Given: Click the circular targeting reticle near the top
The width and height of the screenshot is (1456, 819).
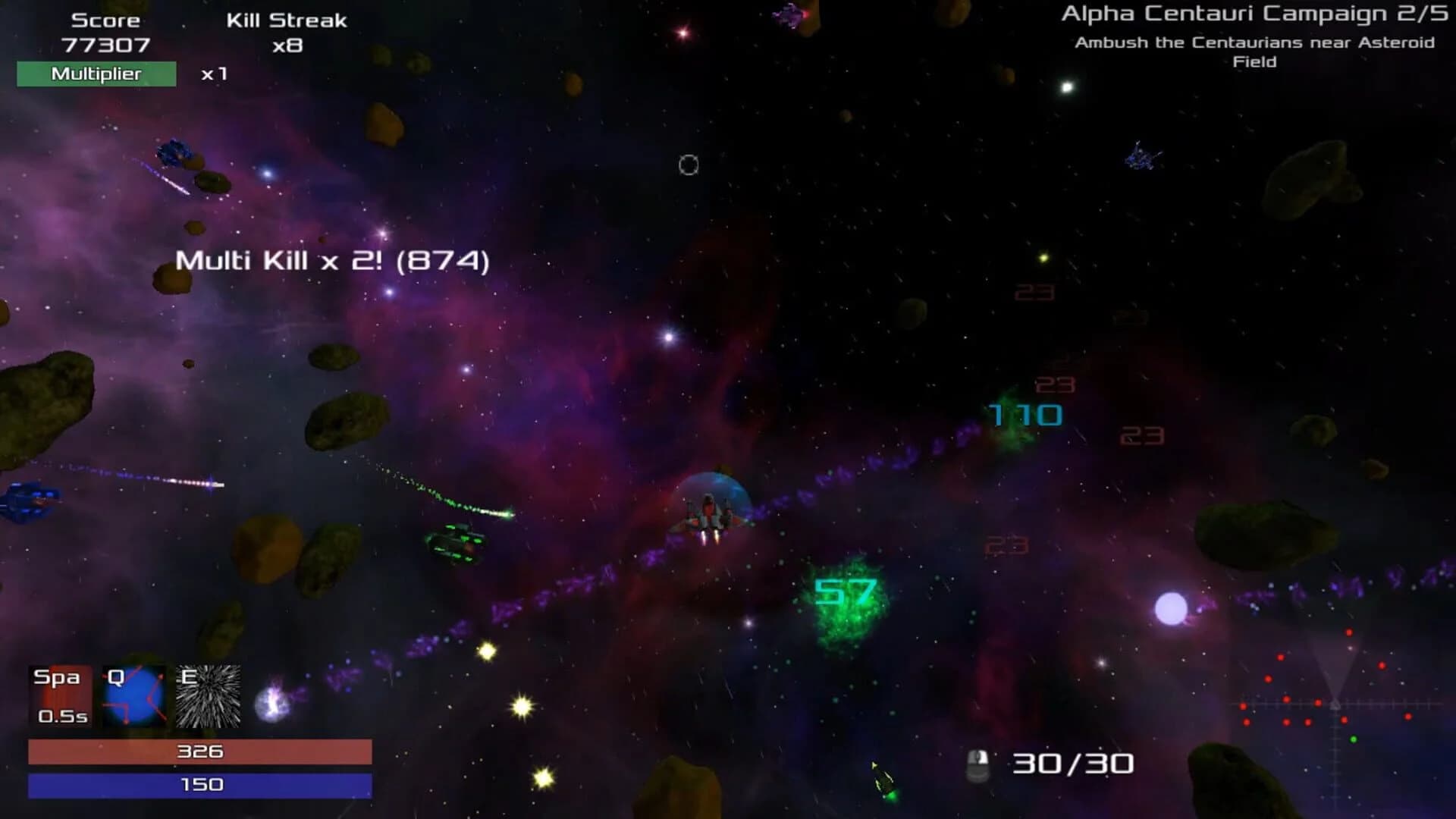Looking at the screenshot, I should (687, 165).
